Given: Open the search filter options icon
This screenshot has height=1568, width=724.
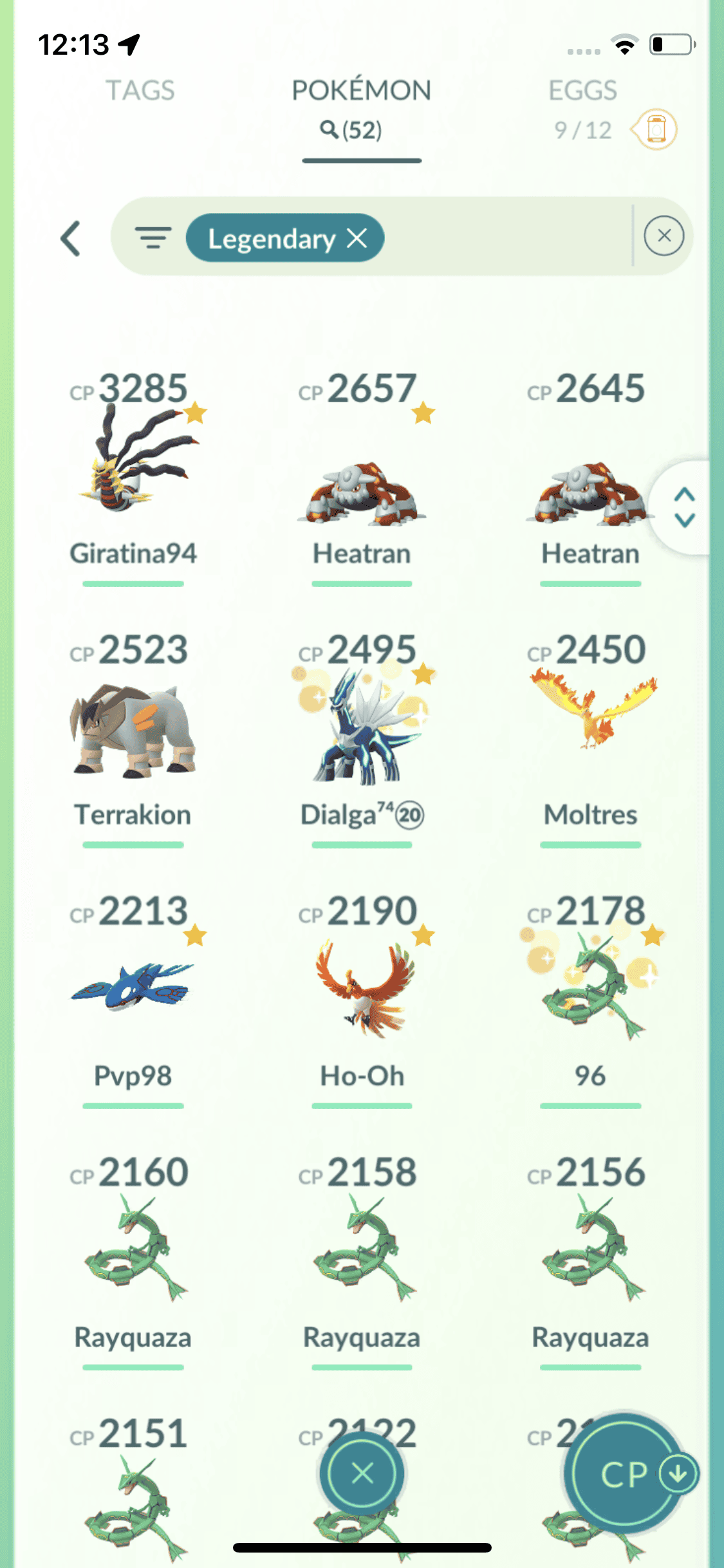Looking at the screenshot, I should 153,238.
